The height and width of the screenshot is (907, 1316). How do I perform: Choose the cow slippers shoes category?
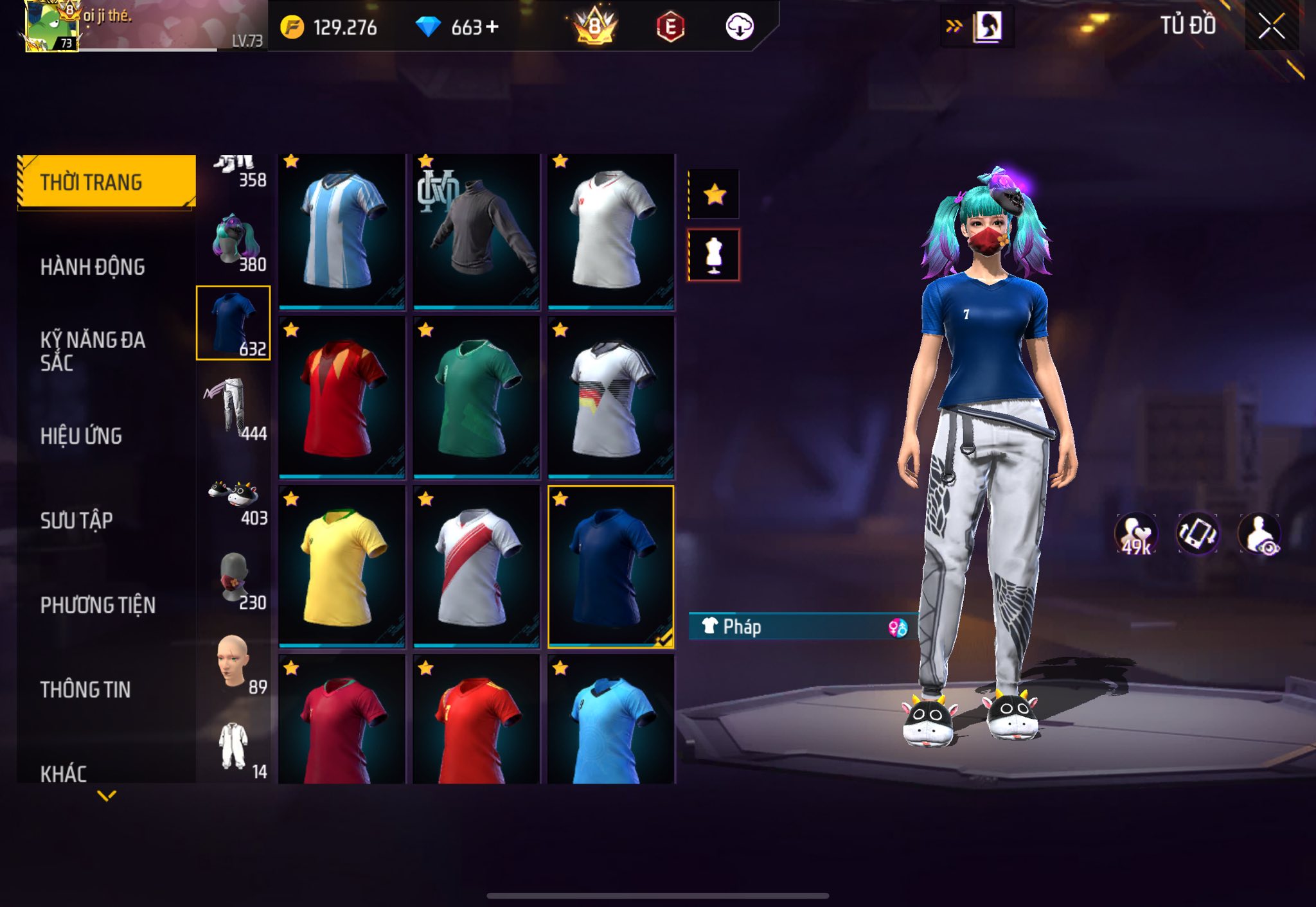[x=233, y=500]
